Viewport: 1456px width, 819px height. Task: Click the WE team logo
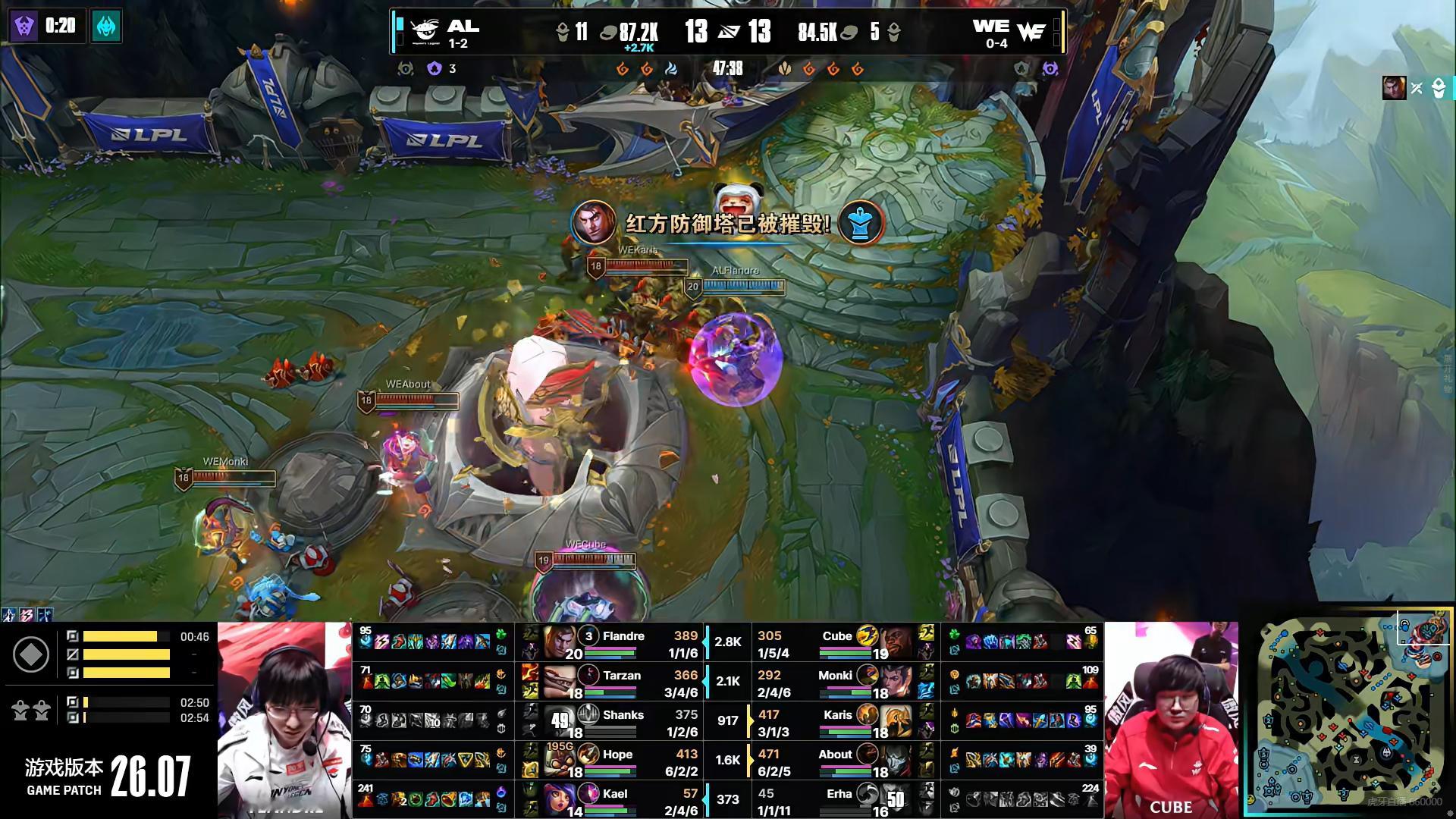point(1031,31)
